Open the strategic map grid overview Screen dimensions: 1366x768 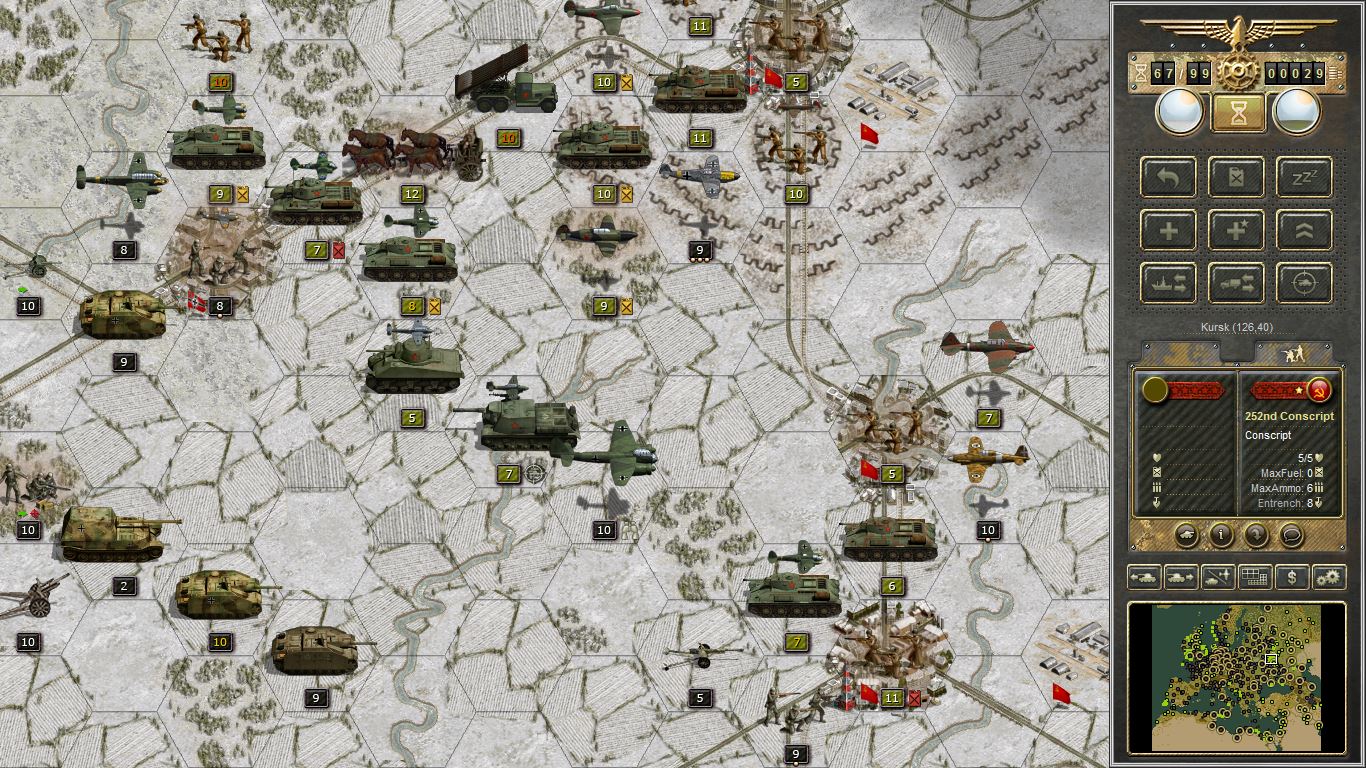point(1255,577)
